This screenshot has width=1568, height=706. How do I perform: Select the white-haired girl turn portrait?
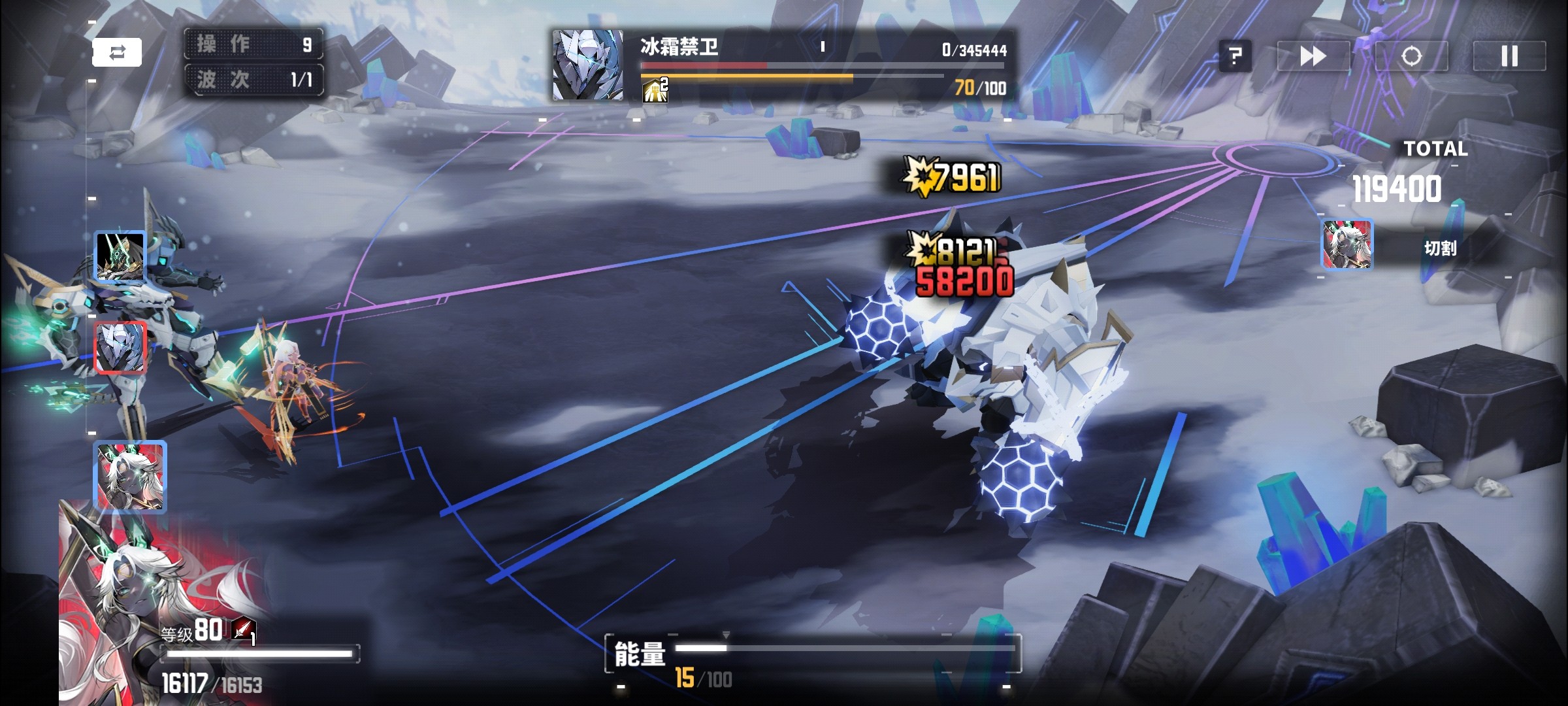coord(130,476)
